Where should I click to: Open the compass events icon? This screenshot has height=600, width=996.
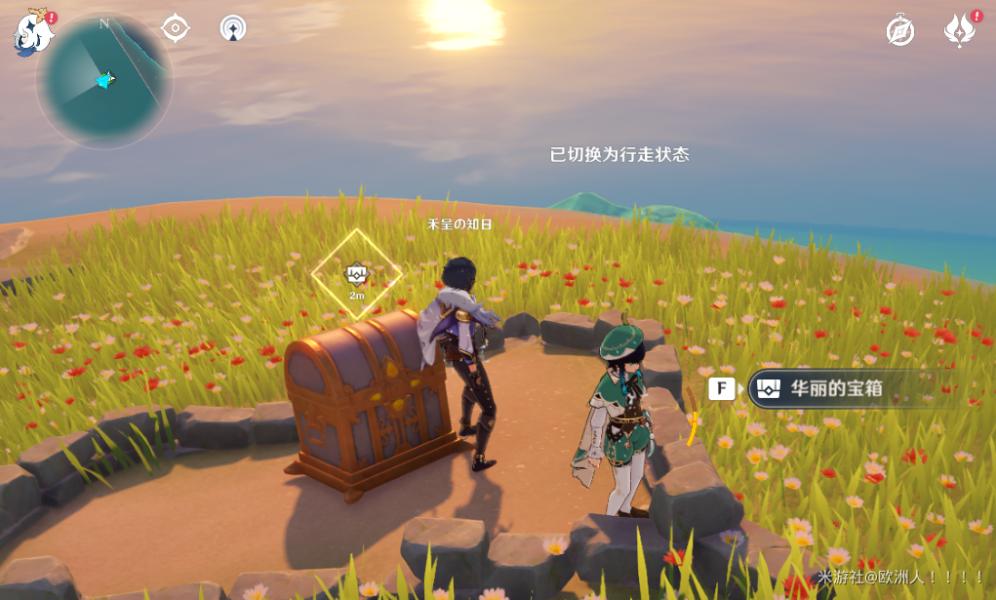coord(900,31)
